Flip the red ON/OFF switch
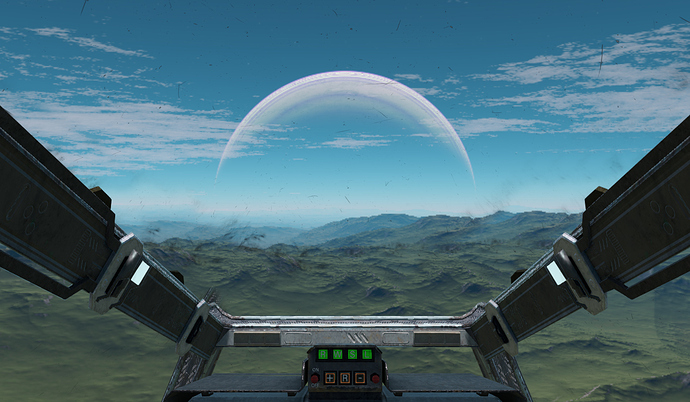 click(x=314, y=378)
